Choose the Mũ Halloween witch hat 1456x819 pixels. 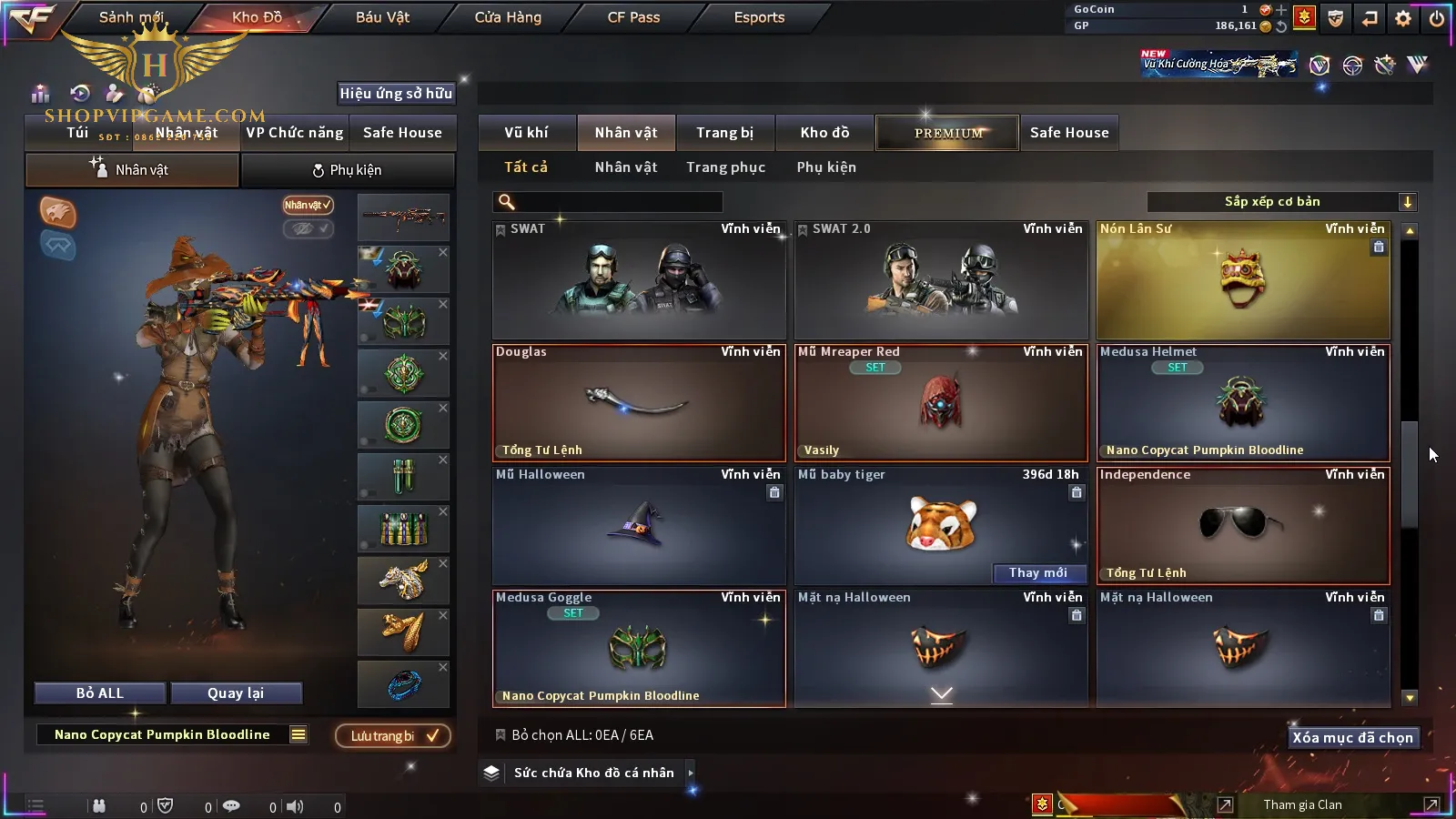point(638,526)
